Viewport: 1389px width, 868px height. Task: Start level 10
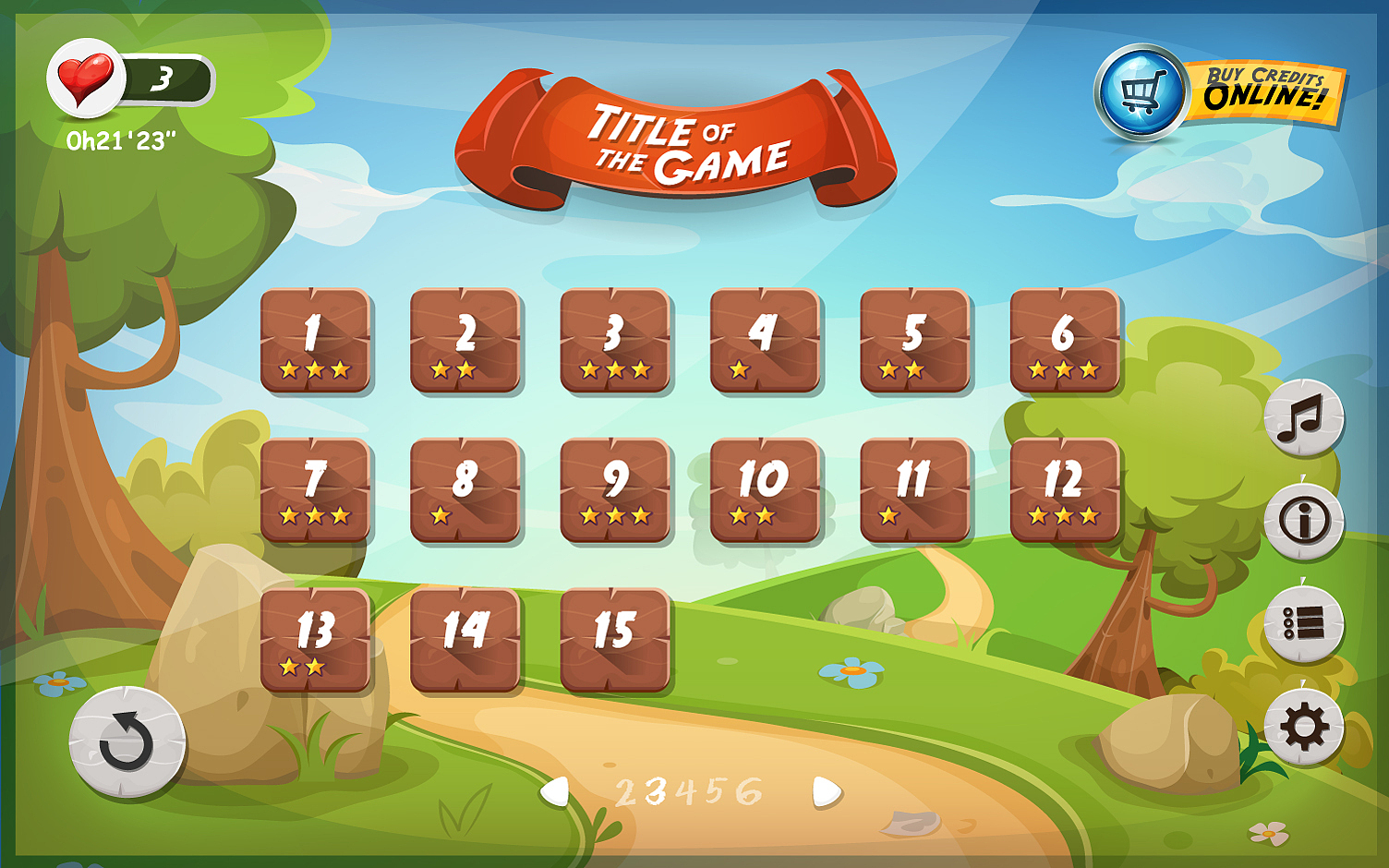tap(765, 489)
